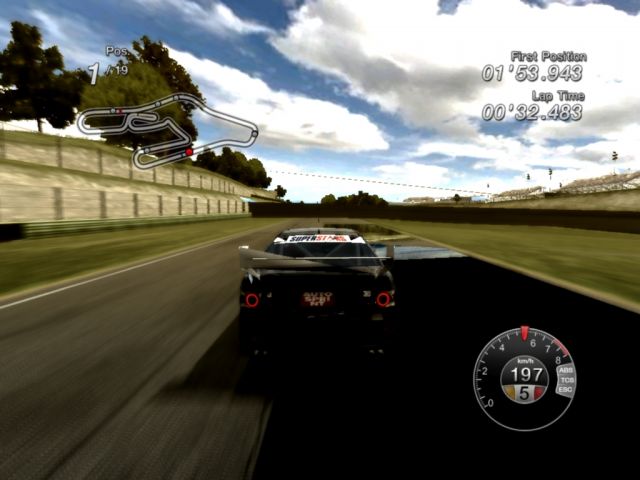The image size is (640, 480).
Task: Toggle the ESC indicator
Action: click(566, 389)
